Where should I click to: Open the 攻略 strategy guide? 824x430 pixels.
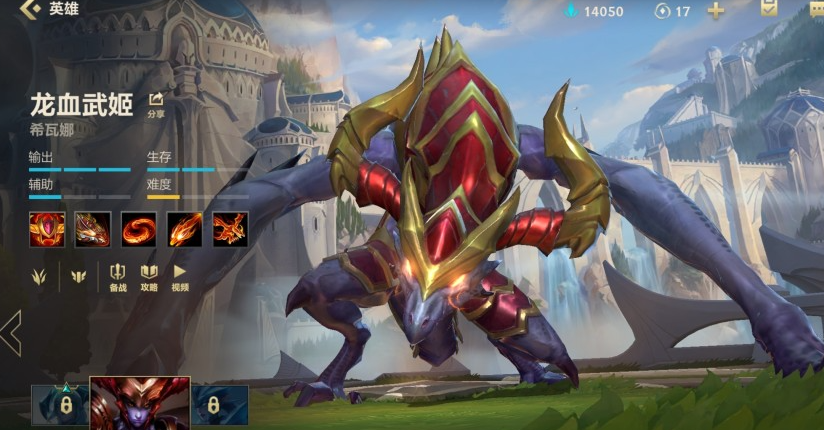tap(149, 277)
